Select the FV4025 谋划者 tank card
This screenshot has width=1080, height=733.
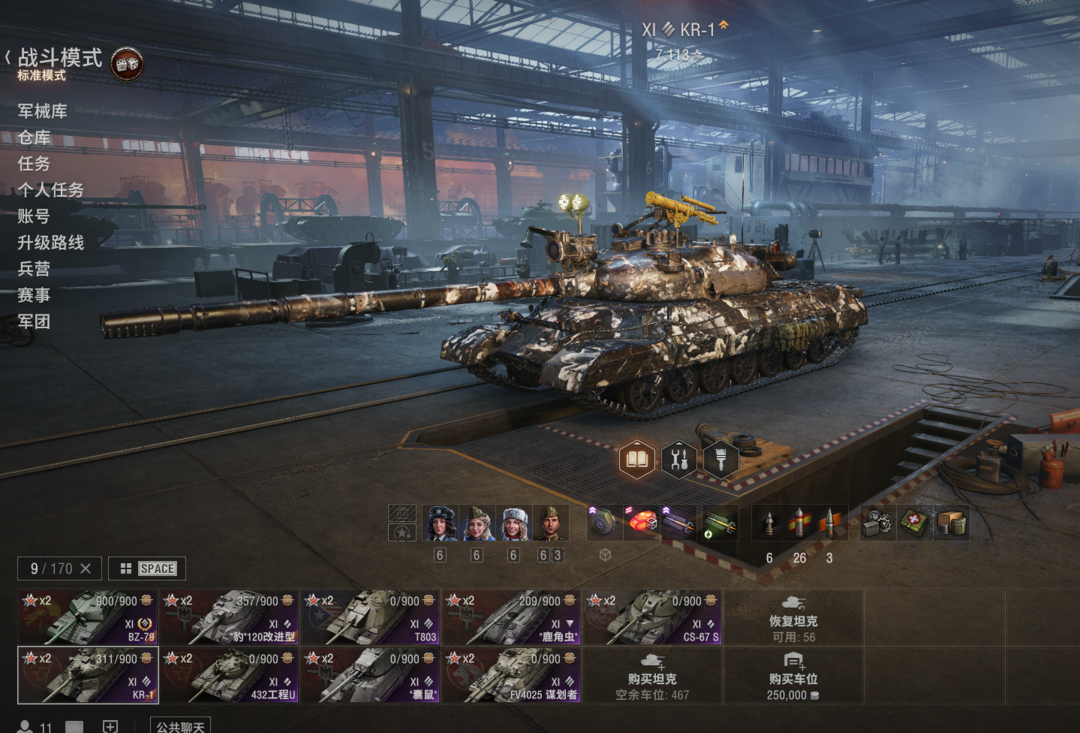pos(511,675)
